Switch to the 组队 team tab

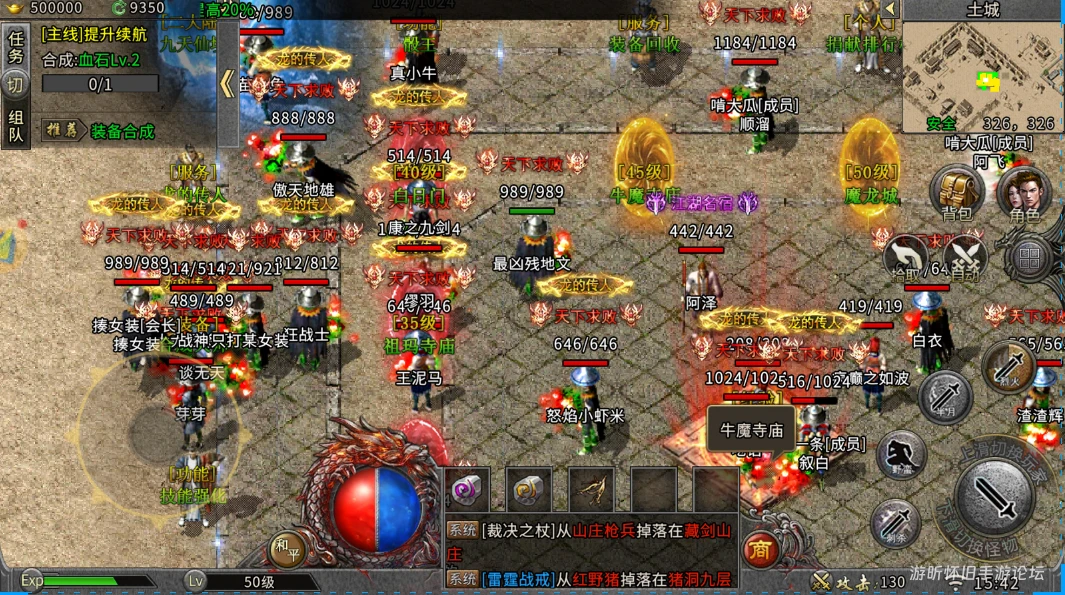[16, 126]
